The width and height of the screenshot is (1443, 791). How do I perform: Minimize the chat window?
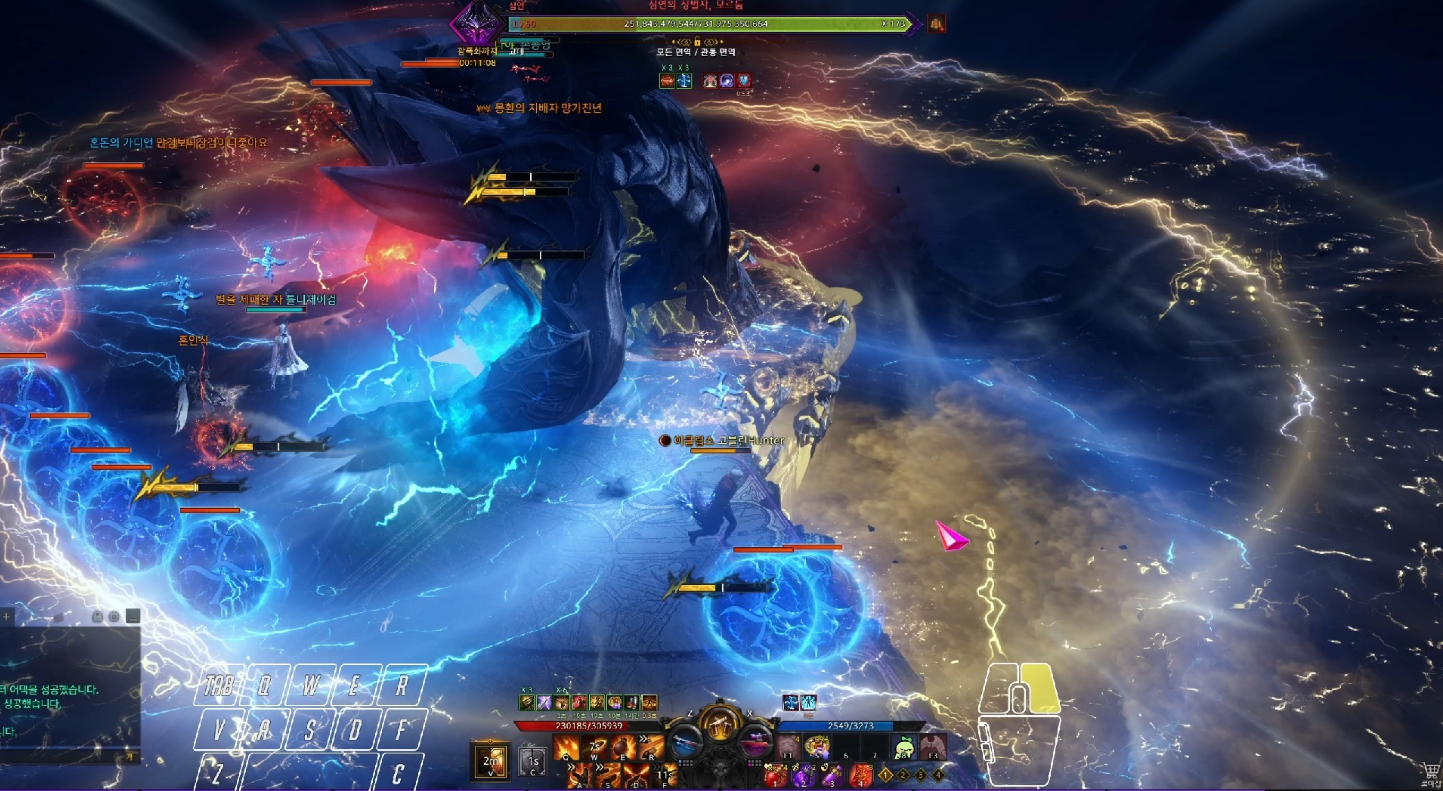coord(132,617)
